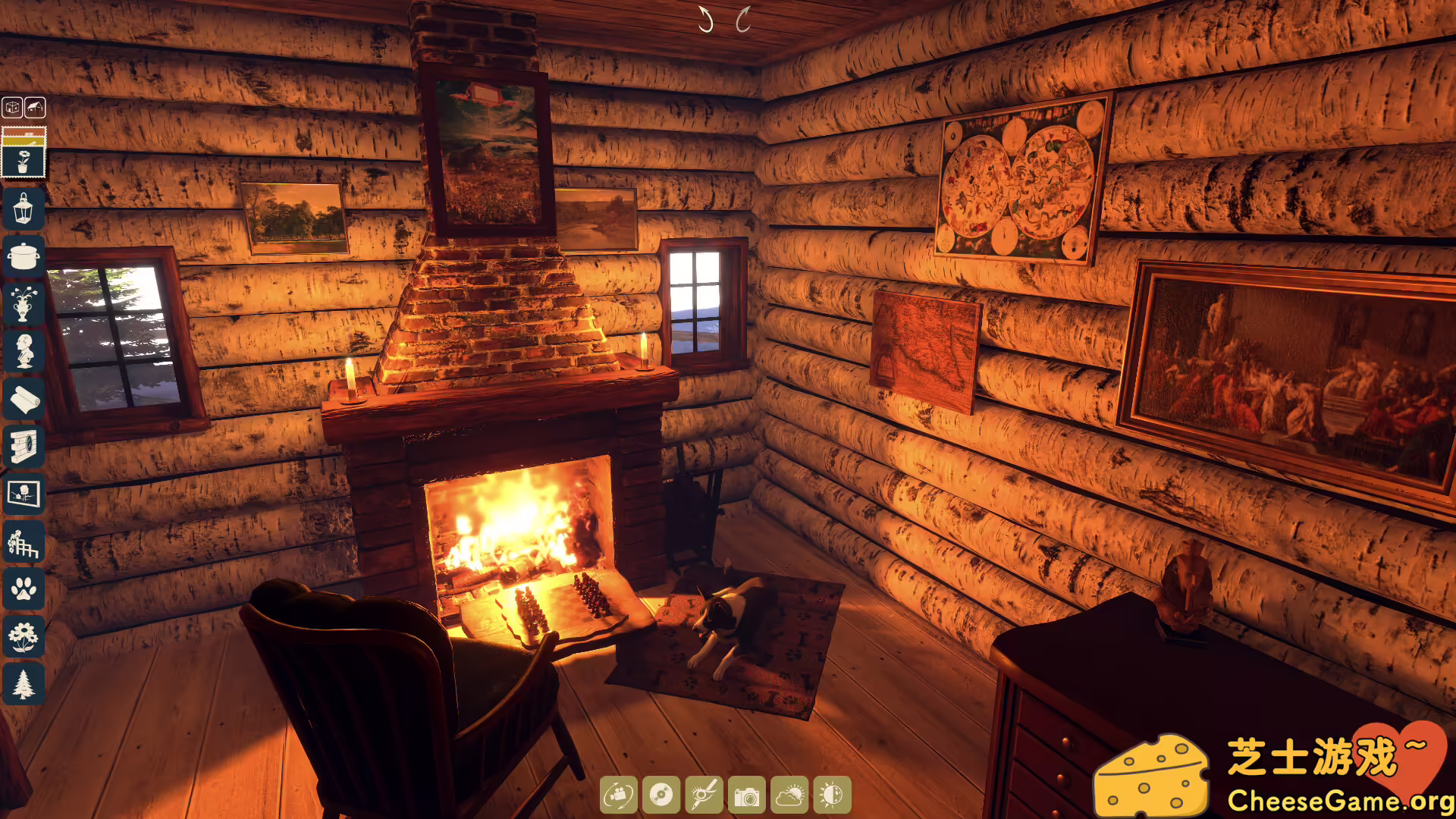Screen dimensions: 1456x819
Task: Redo with the right curved arrow
Action: click(743, 20)
